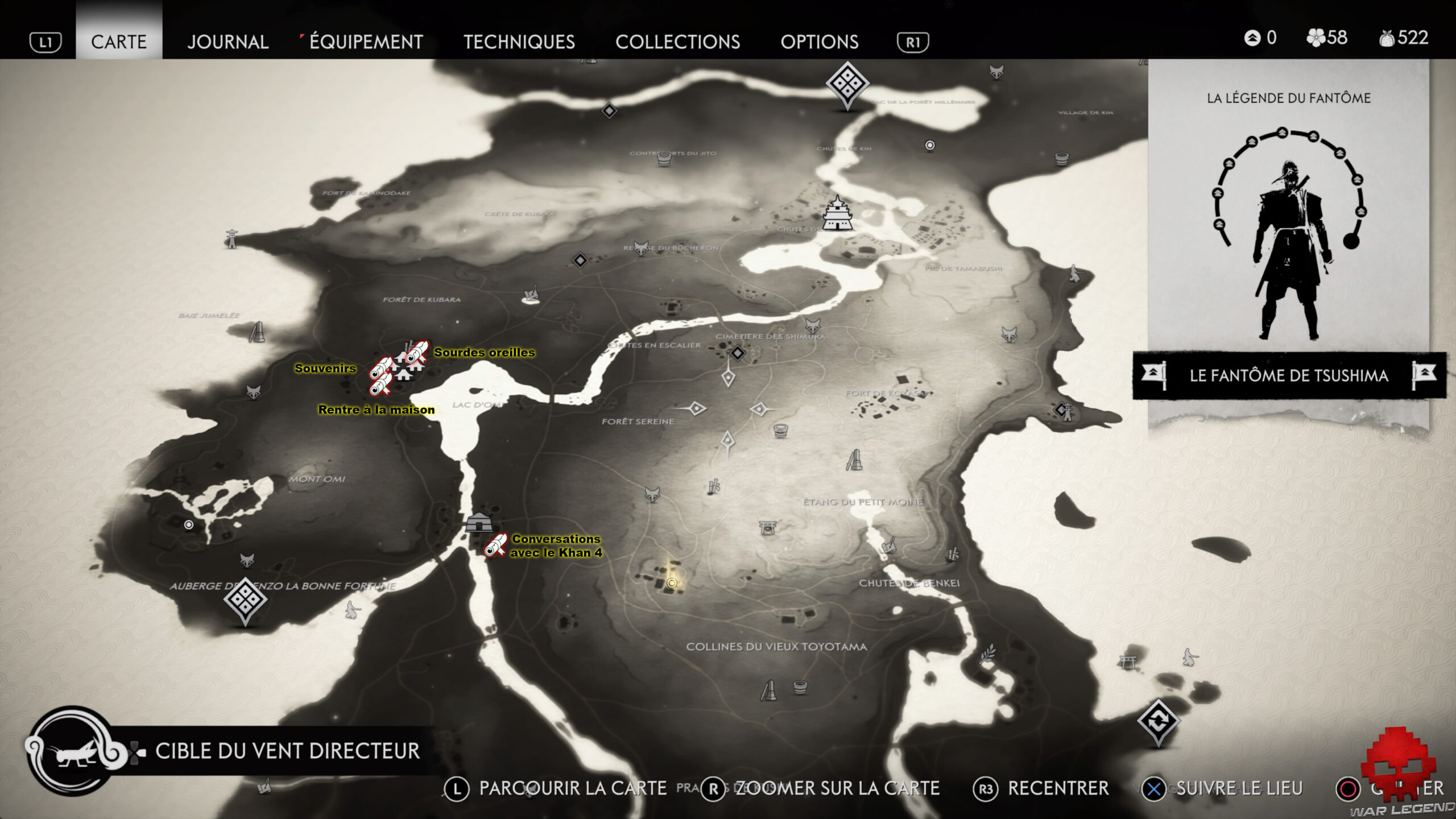Click the Sourdes oreilles scroll marker
The height and width of the screenshot is (819, 1456).
(417, 352)
